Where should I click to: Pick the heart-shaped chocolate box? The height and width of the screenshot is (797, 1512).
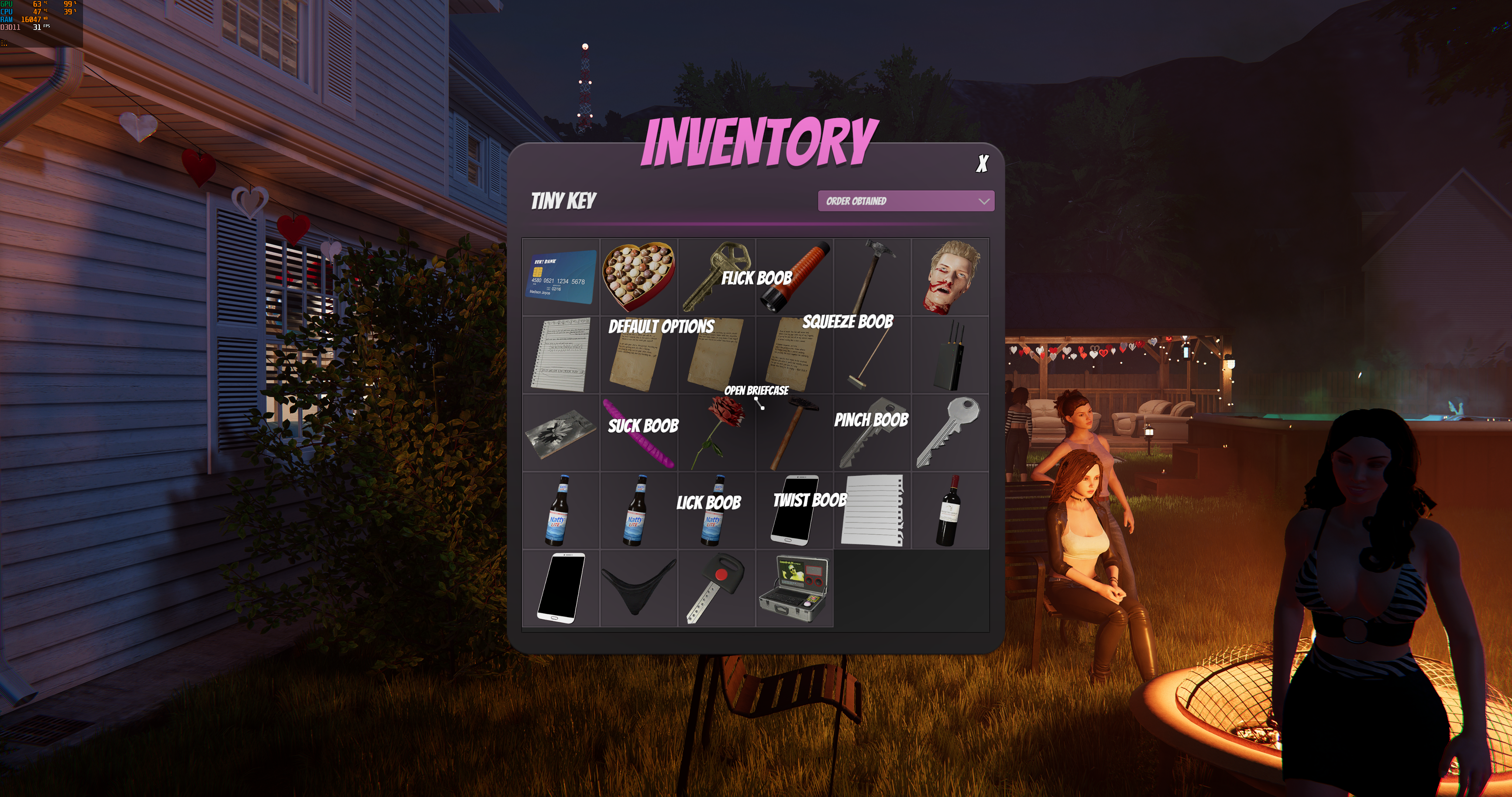[x=638, y=277]
